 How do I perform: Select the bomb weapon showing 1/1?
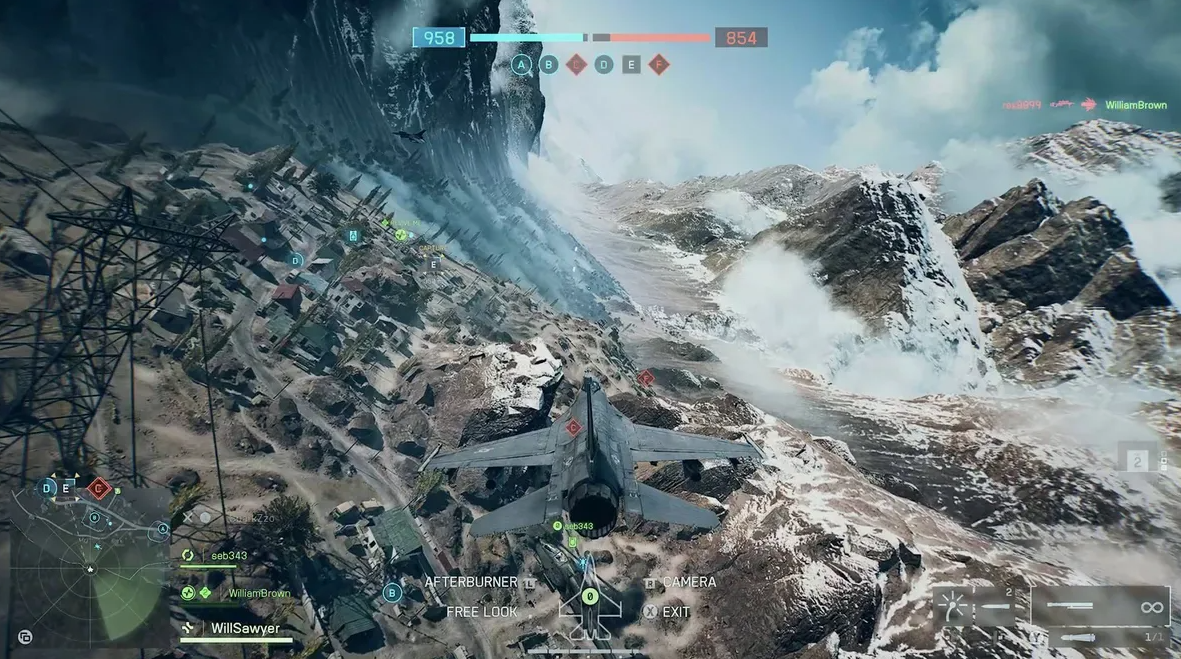point(1100,636)
